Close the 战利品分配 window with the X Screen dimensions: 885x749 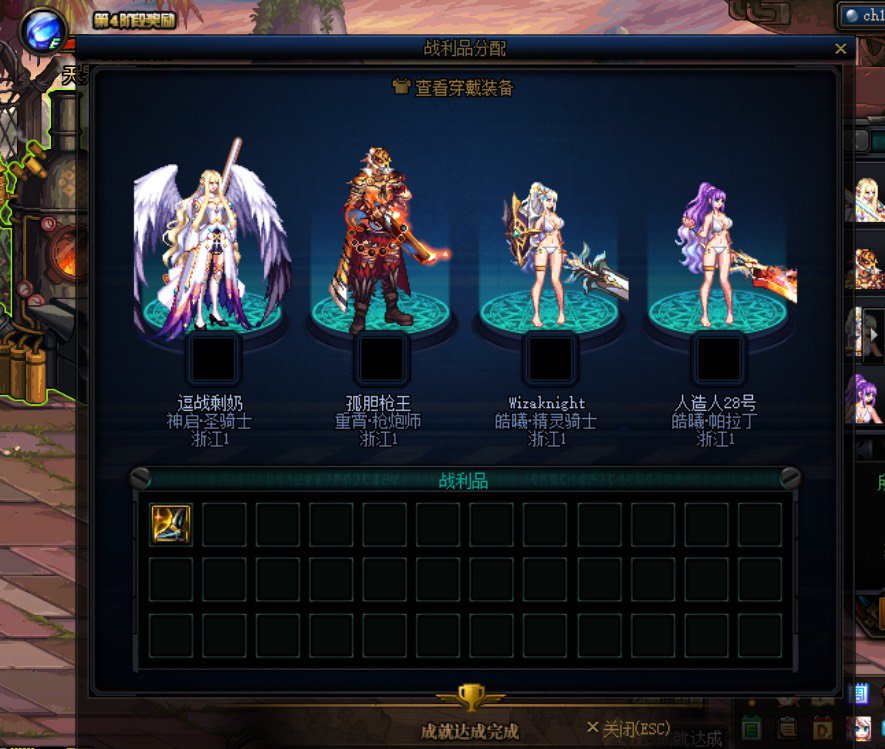coord(840,48)
